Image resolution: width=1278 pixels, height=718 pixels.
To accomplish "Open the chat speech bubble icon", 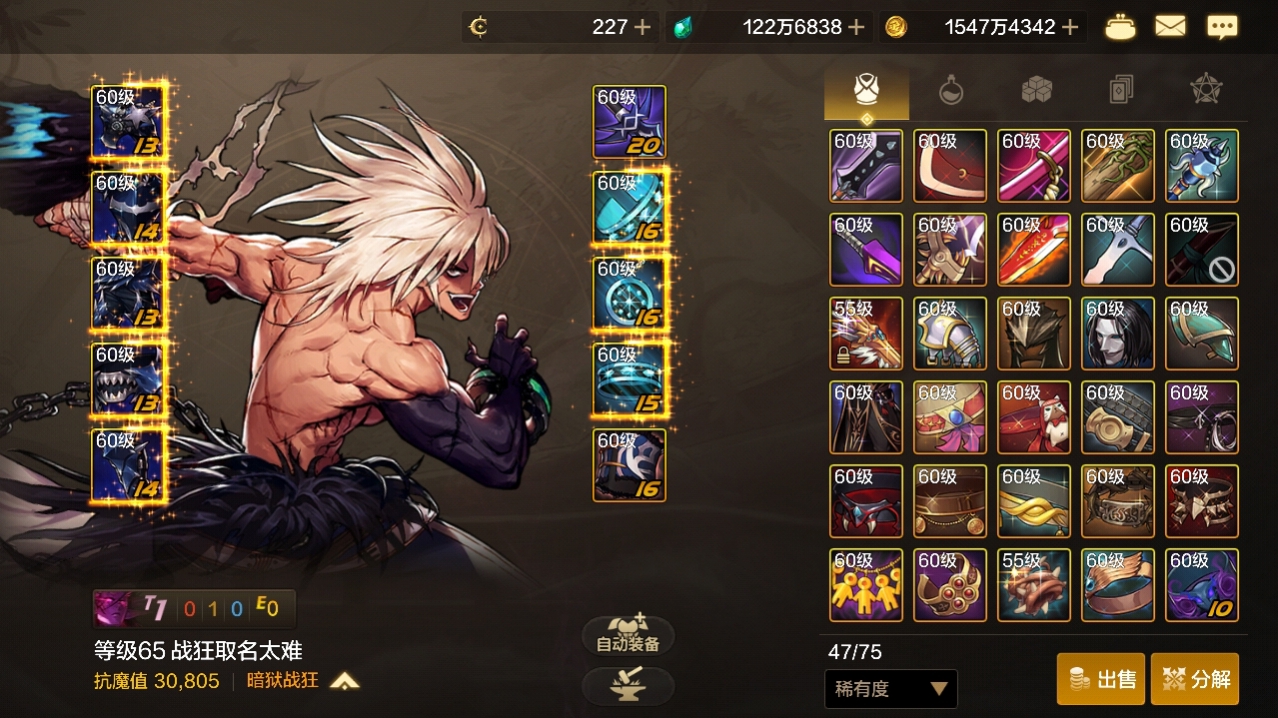I will click(x=1222, y=27).
